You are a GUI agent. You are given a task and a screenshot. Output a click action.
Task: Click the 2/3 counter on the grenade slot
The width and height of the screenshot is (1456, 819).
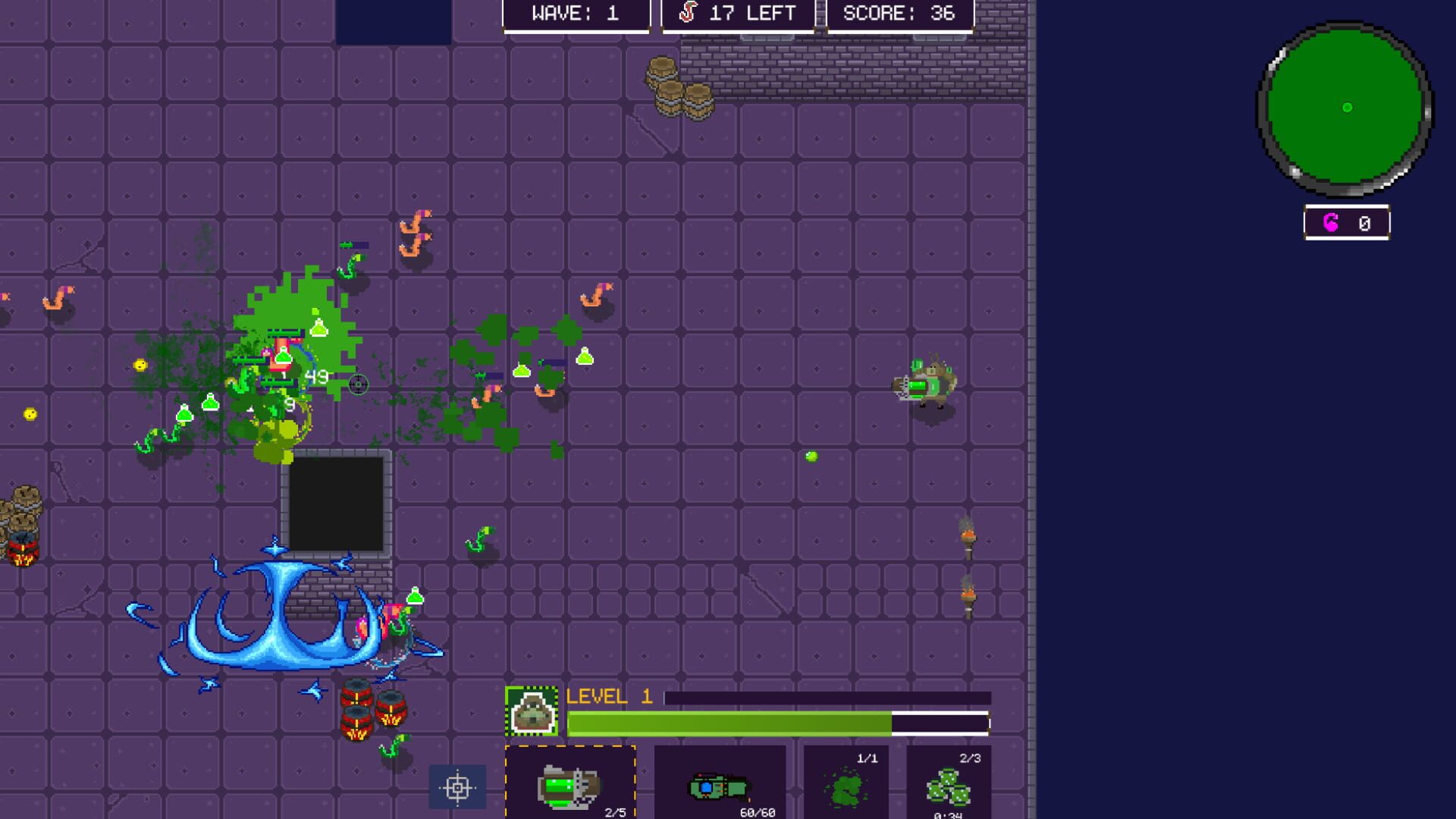pos(968,757)
